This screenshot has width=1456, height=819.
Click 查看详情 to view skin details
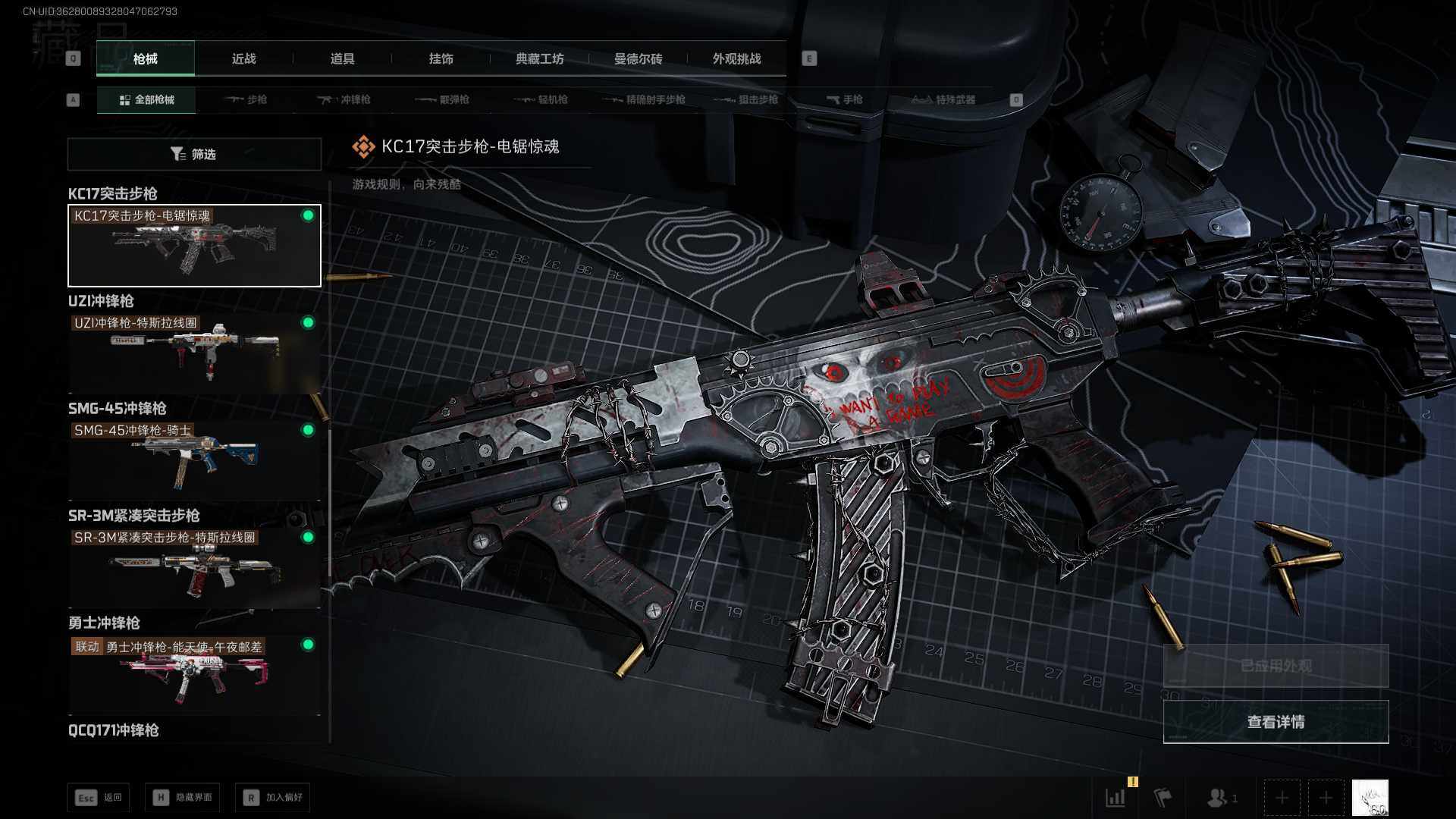[1276, 722]
